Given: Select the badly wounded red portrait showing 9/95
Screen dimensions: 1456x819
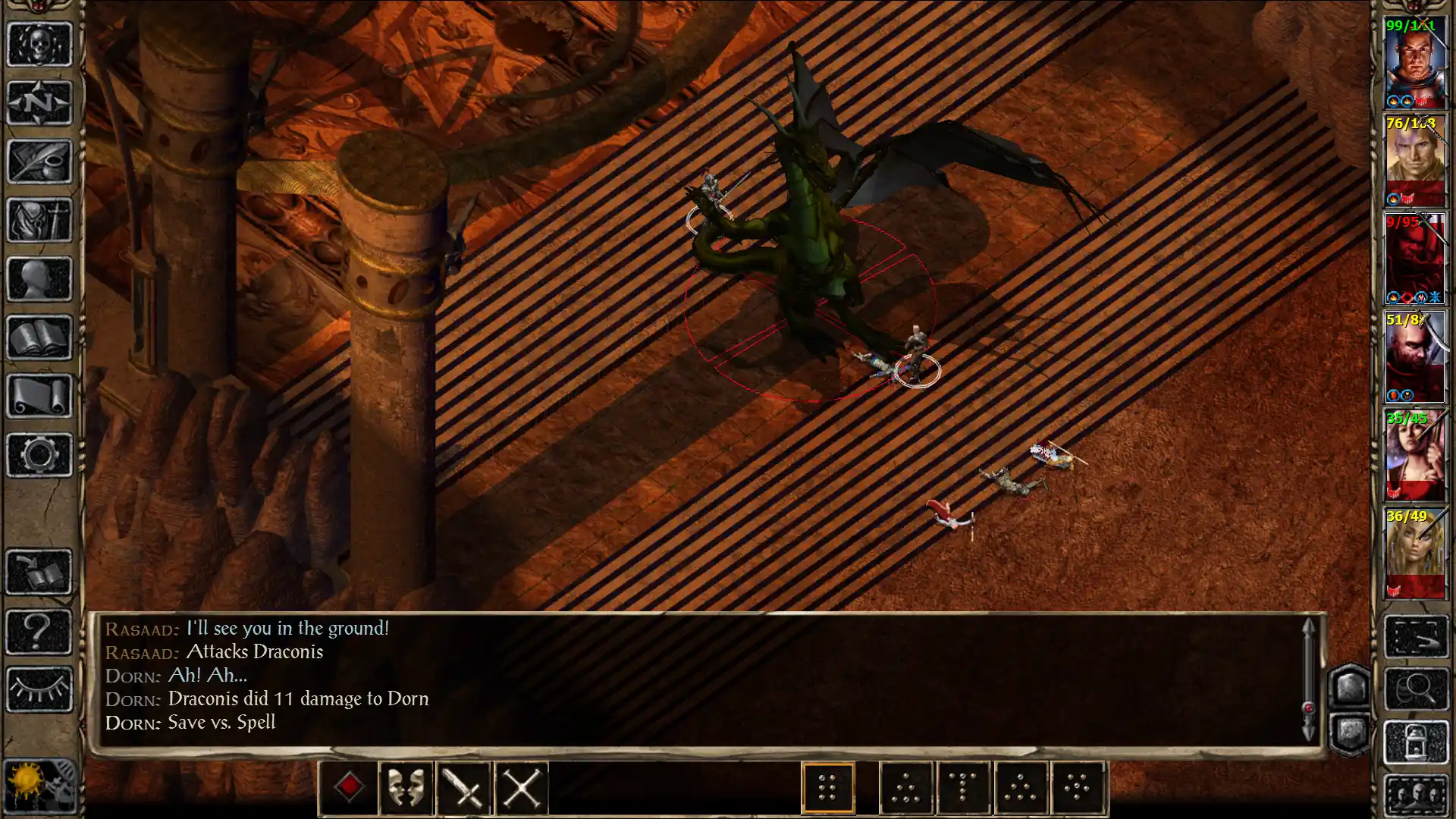Looking at the screenshot, I should tap(1415, 258).
